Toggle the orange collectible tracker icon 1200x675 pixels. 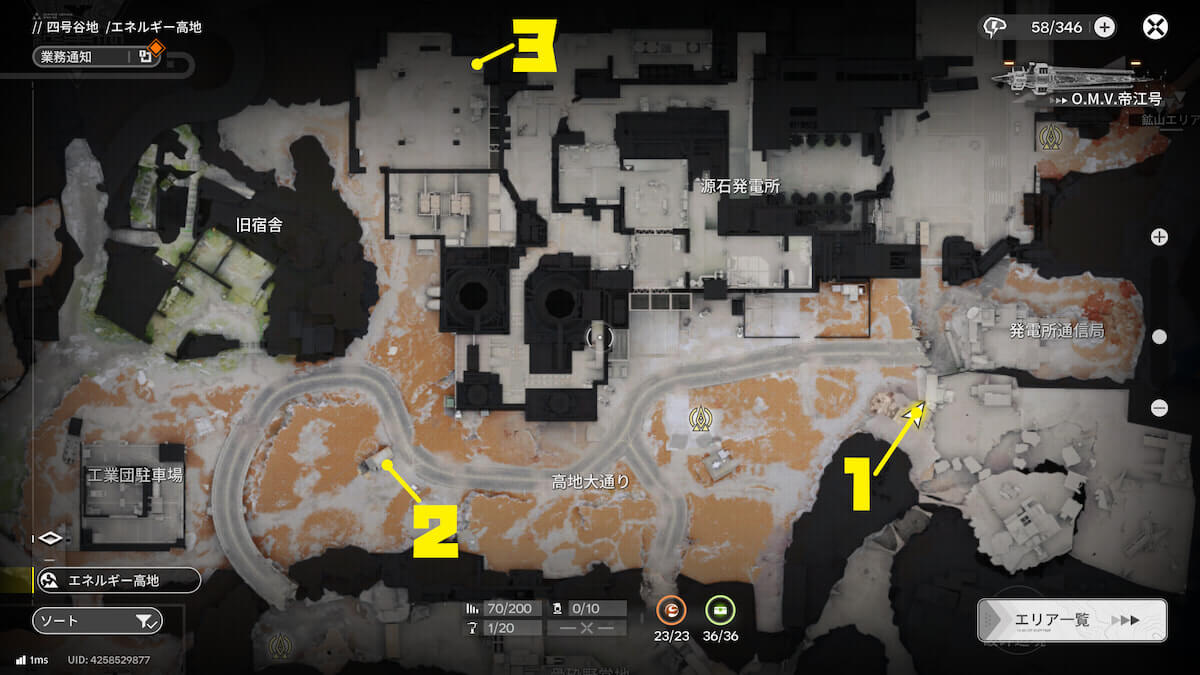click(x=670, y=609)
